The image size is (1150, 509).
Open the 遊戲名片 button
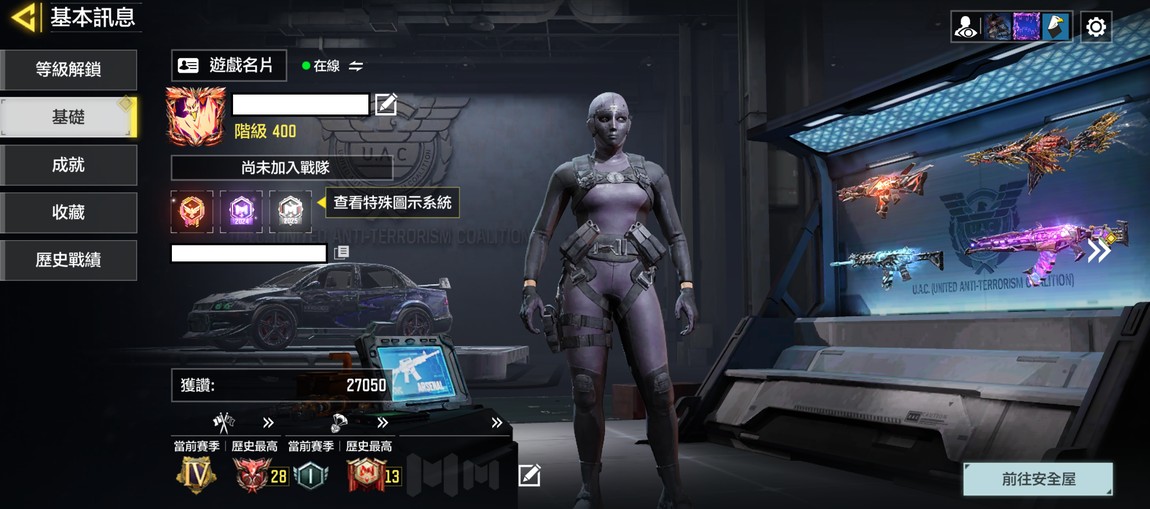click(228, 66)
